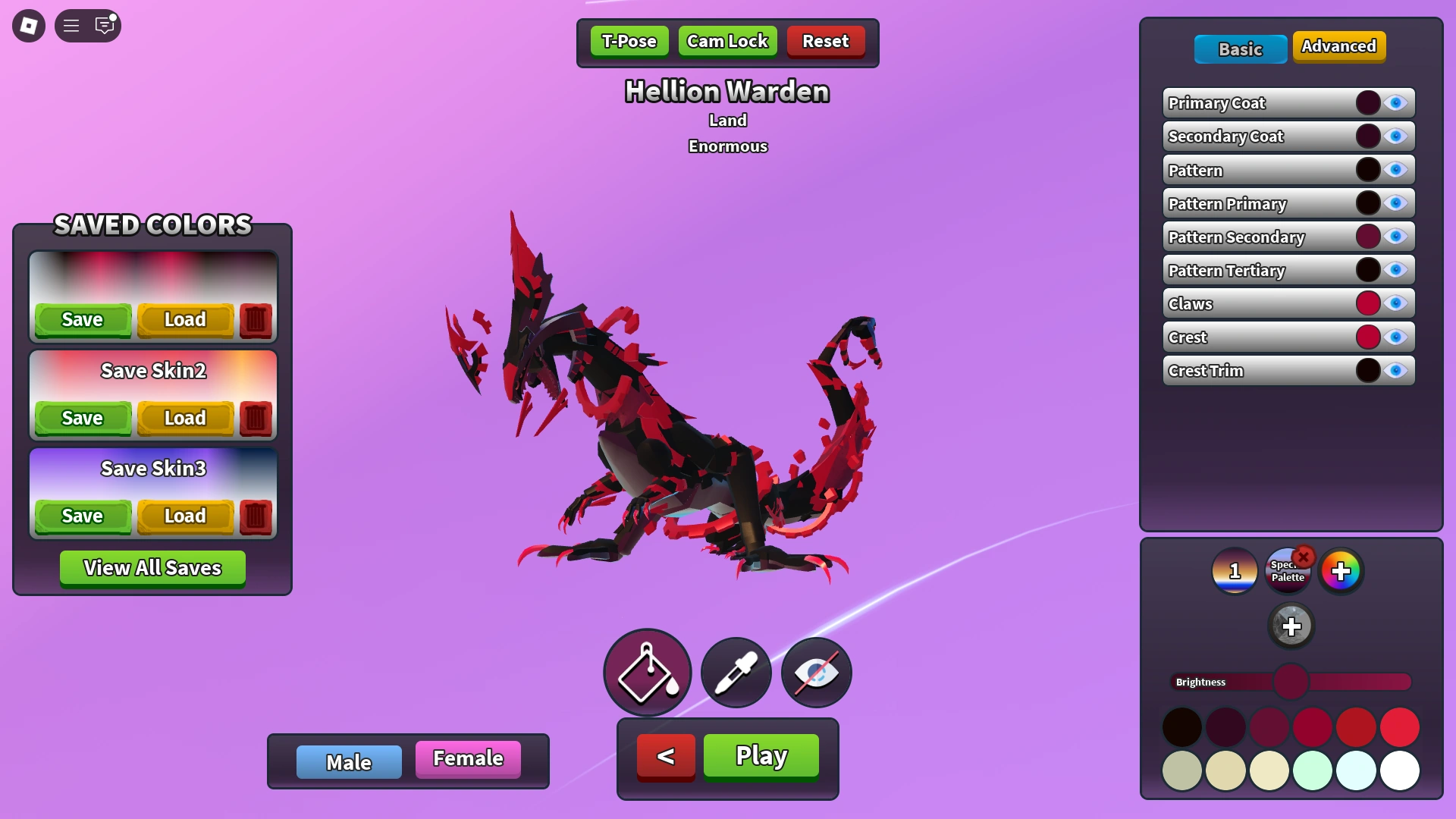Select the Special Palette icon
This screenshot has height=819, width=1456.
click(1288, 571)
